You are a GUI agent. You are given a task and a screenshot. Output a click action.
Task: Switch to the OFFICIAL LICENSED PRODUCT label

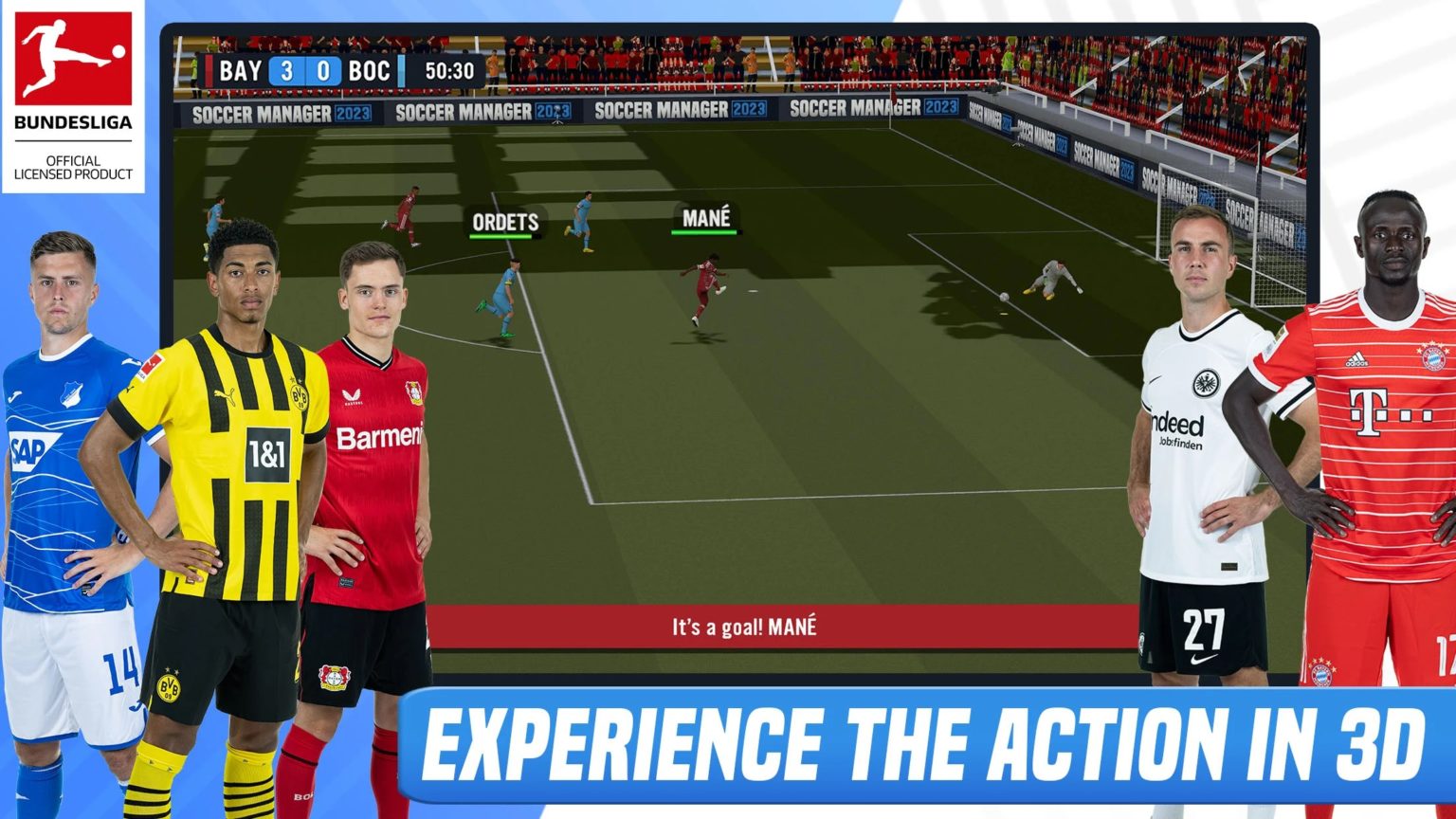(x=74, y=167)
